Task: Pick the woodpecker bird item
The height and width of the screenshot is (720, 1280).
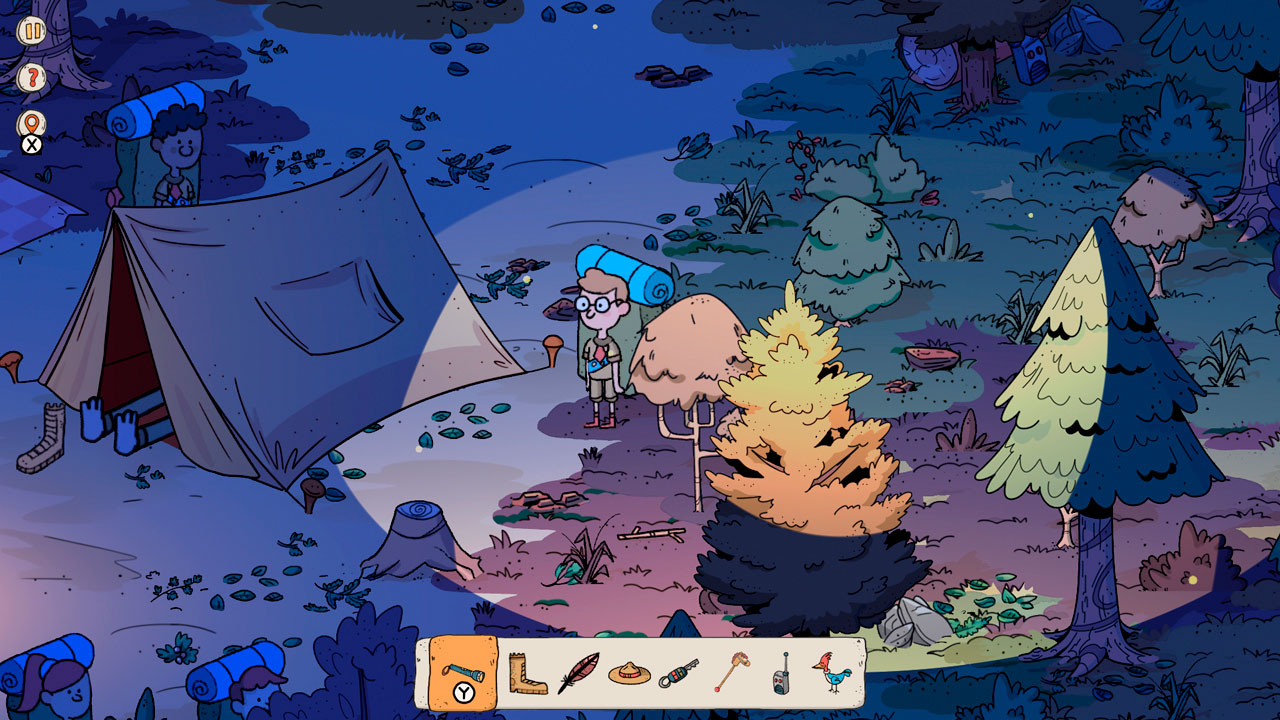Action: coord(832,673)
